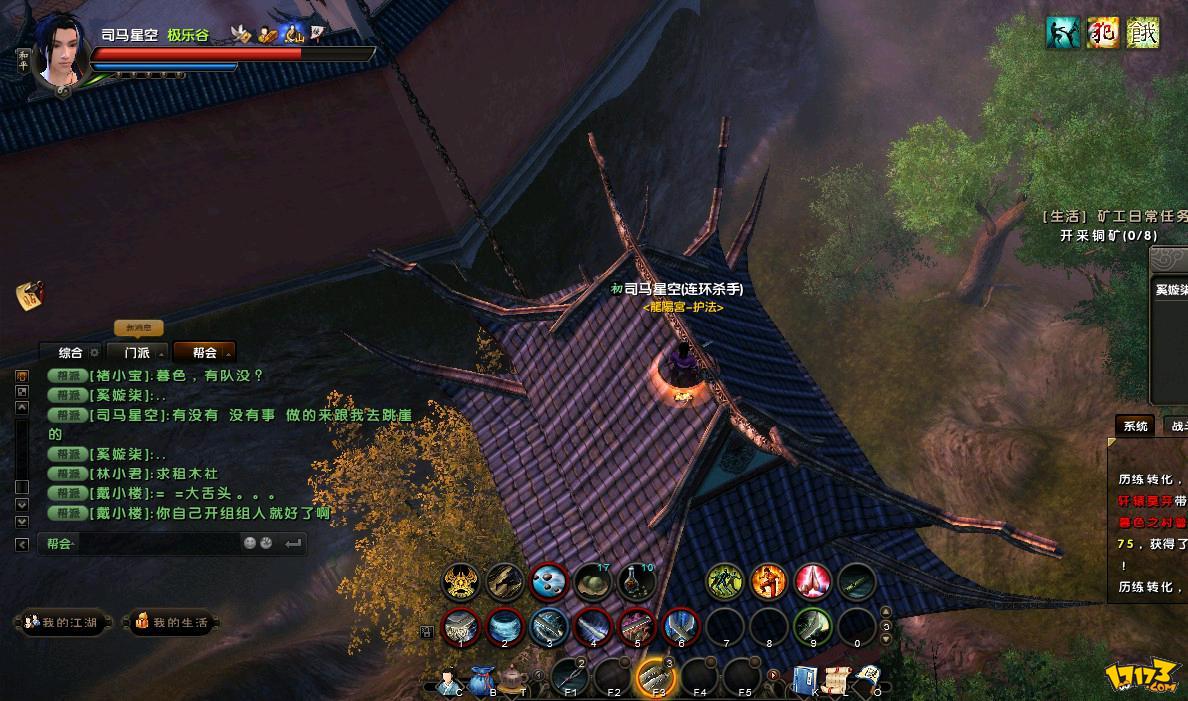
Task: Open the chat emoticon picker
Action: click(x=250, y=544)
